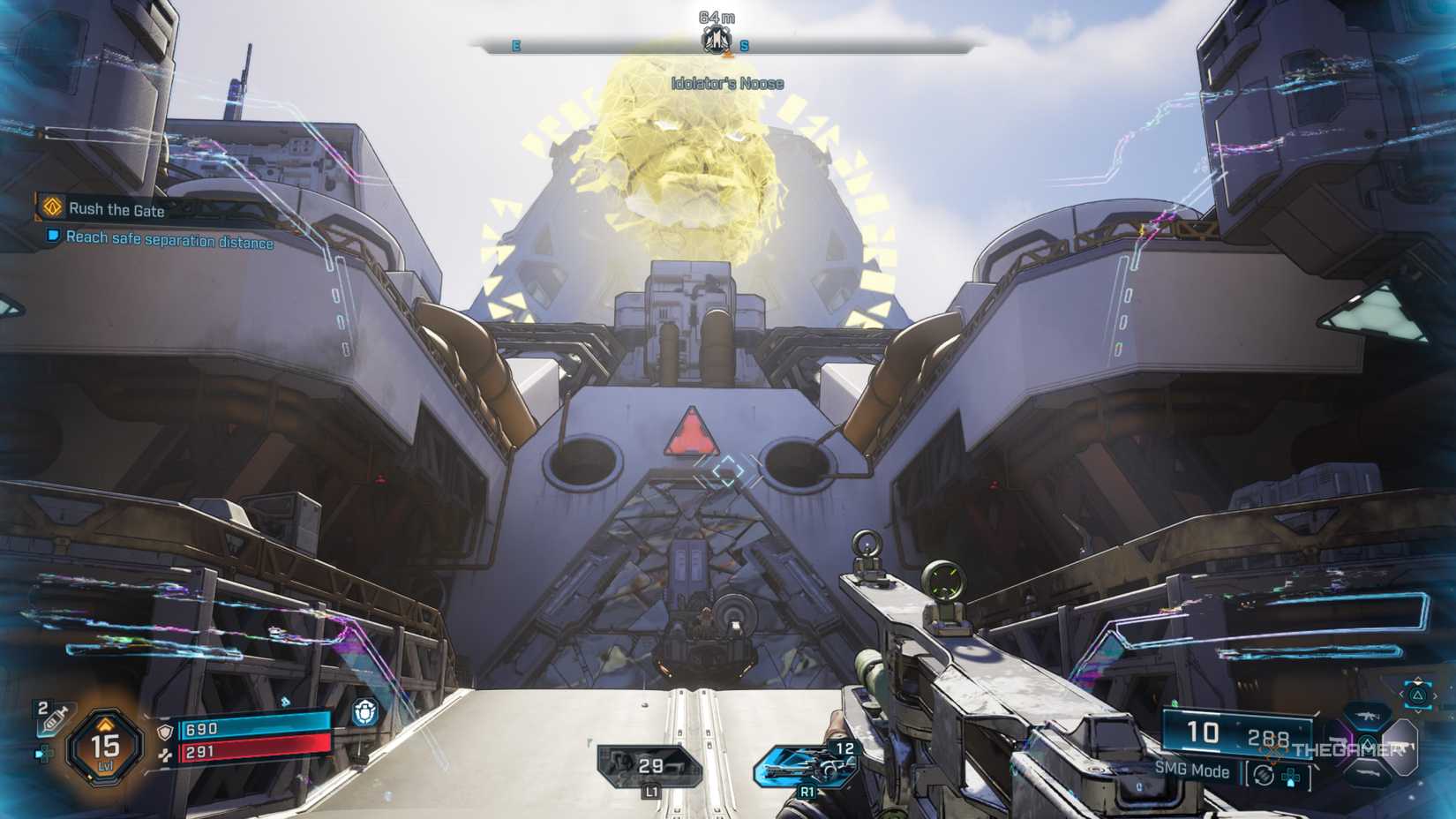
Task: Toggle the SMG Mode weapon switch icon
Action: pyautogui.click(x=1265, y=775)
